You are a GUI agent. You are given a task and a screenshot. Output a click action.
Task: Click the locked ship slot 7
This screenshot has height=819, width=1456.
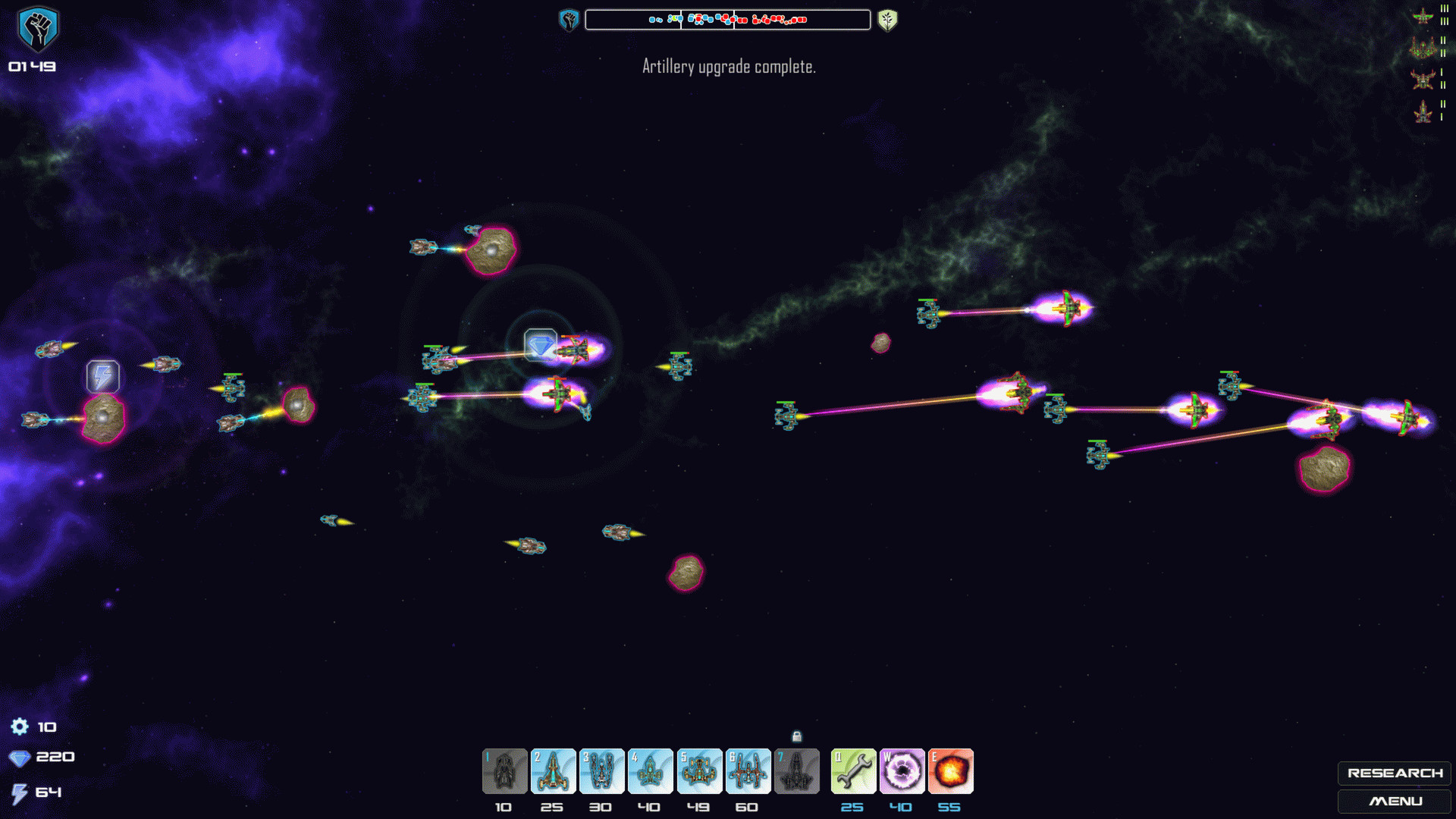[796, 771]
